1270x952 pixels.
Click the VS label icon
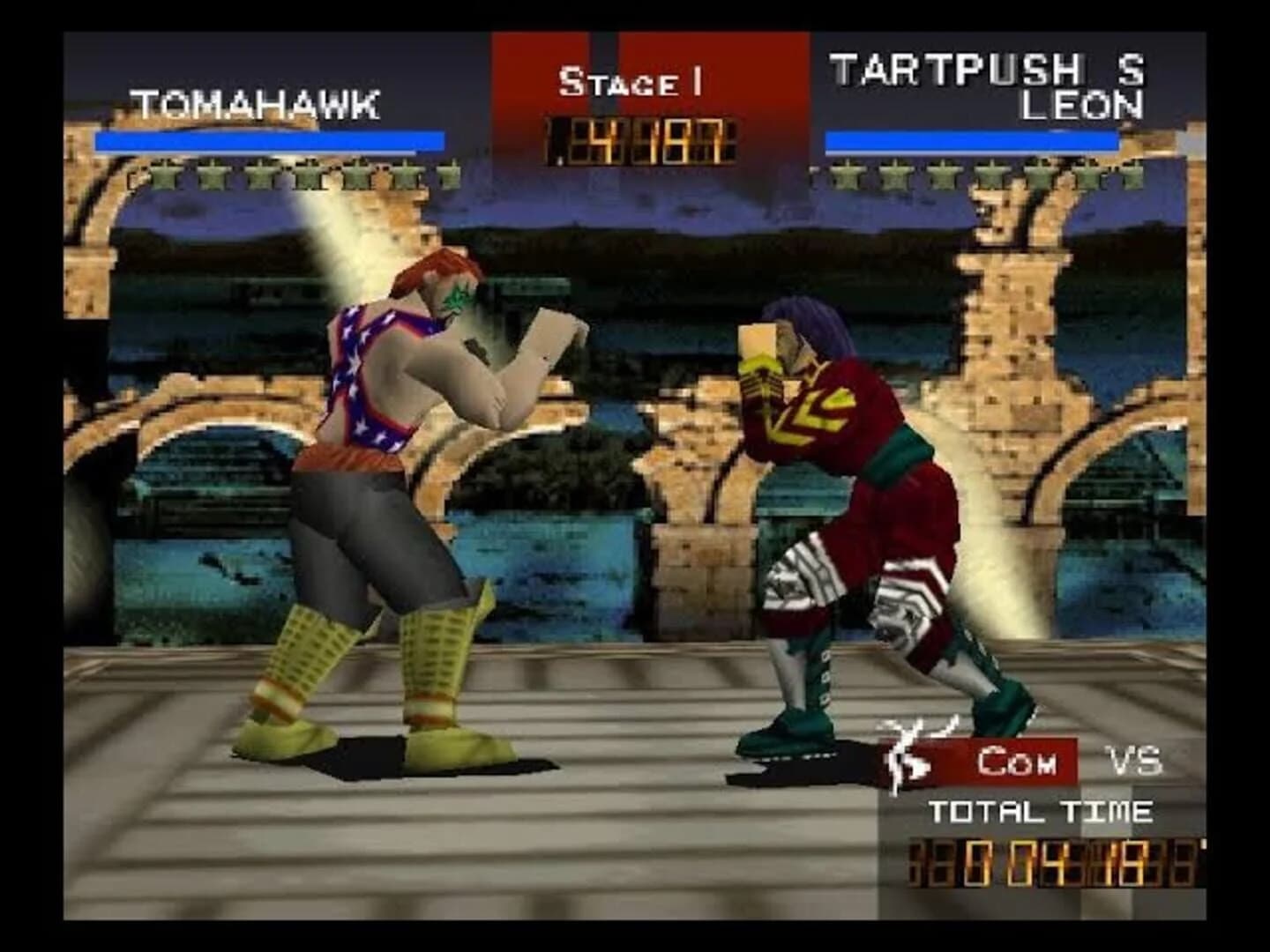click(1133, 760)
